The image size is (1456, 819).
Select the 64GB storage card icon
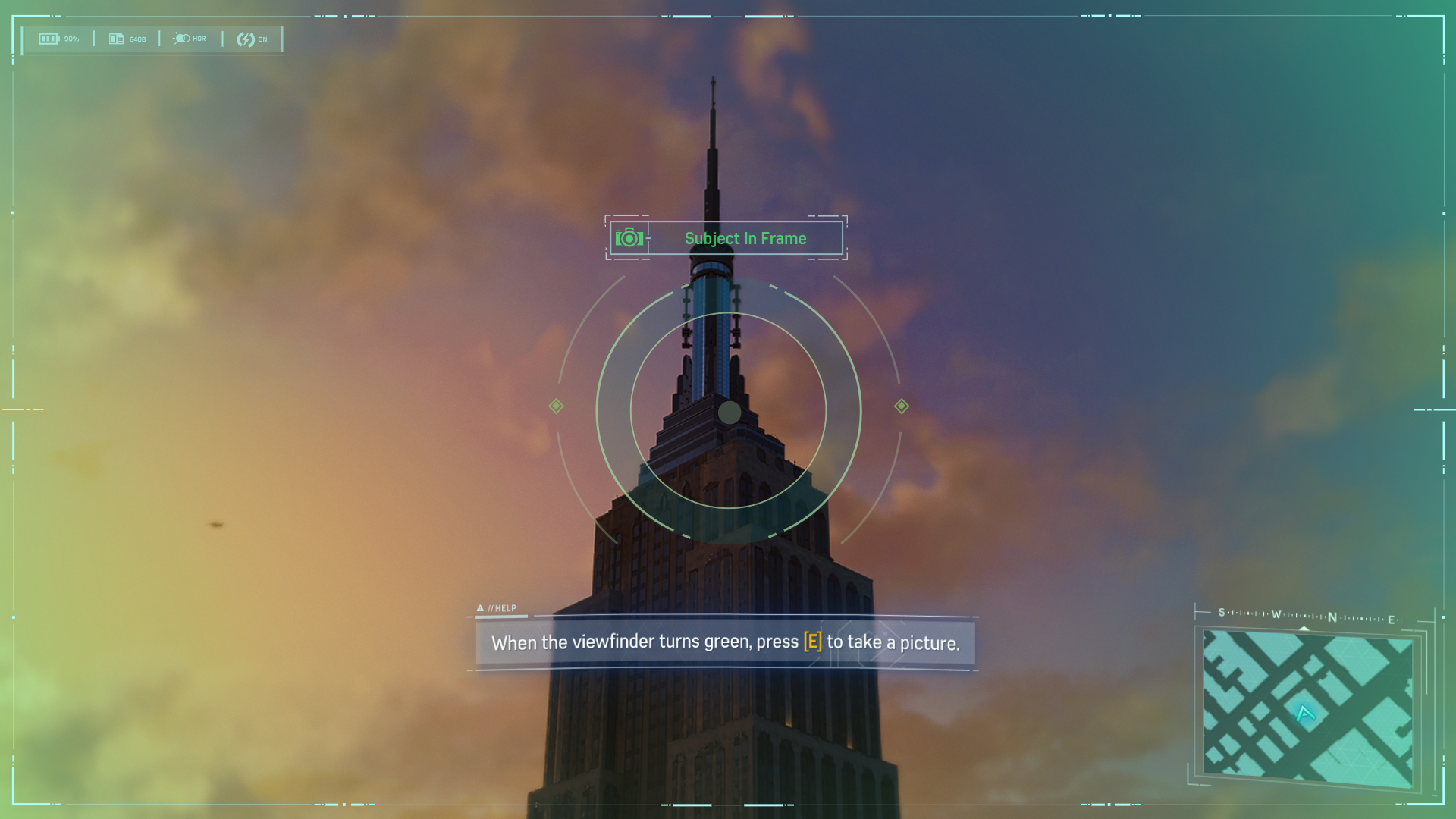[116, 38]
